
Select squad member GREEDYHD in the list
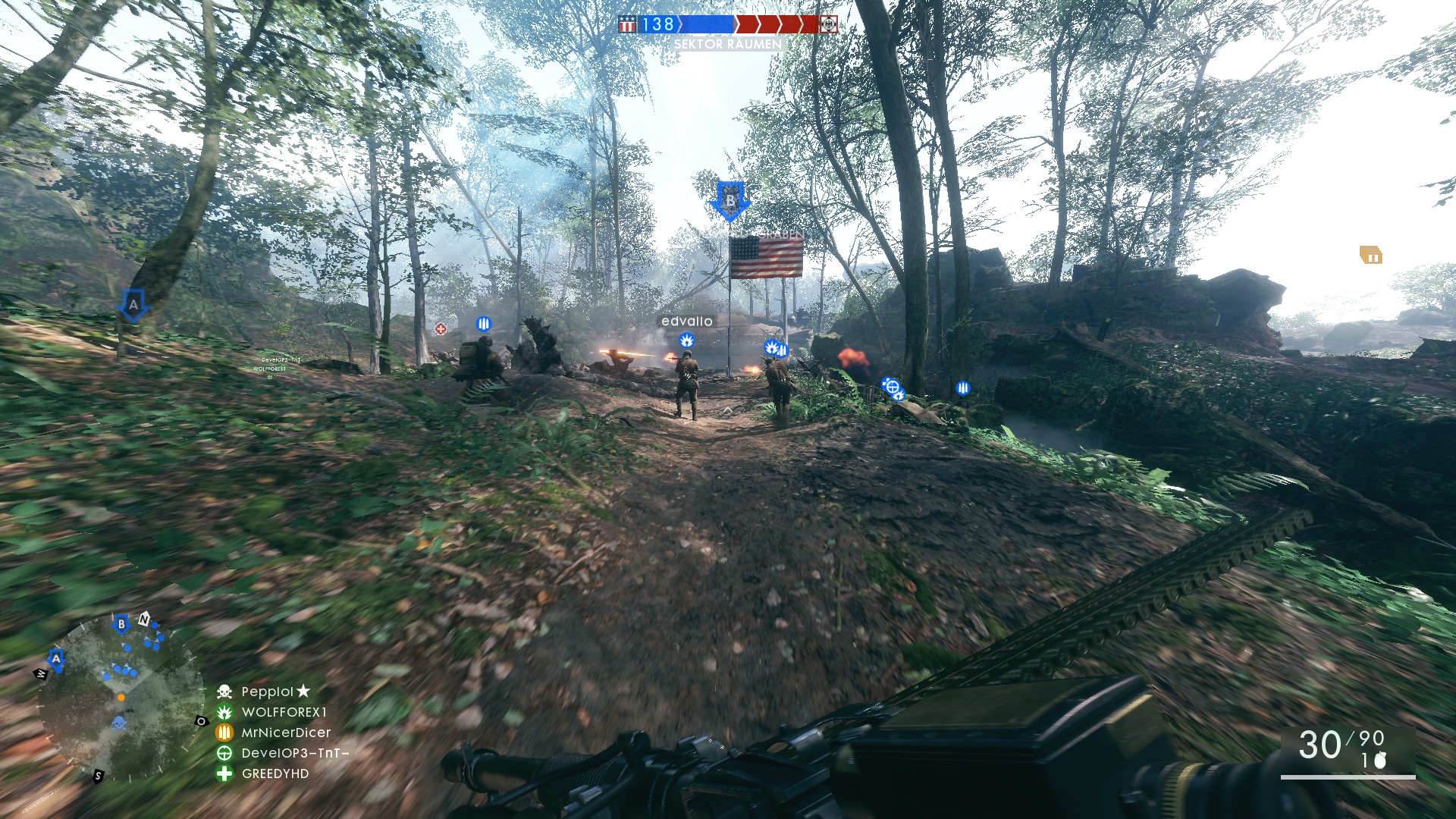275,773
